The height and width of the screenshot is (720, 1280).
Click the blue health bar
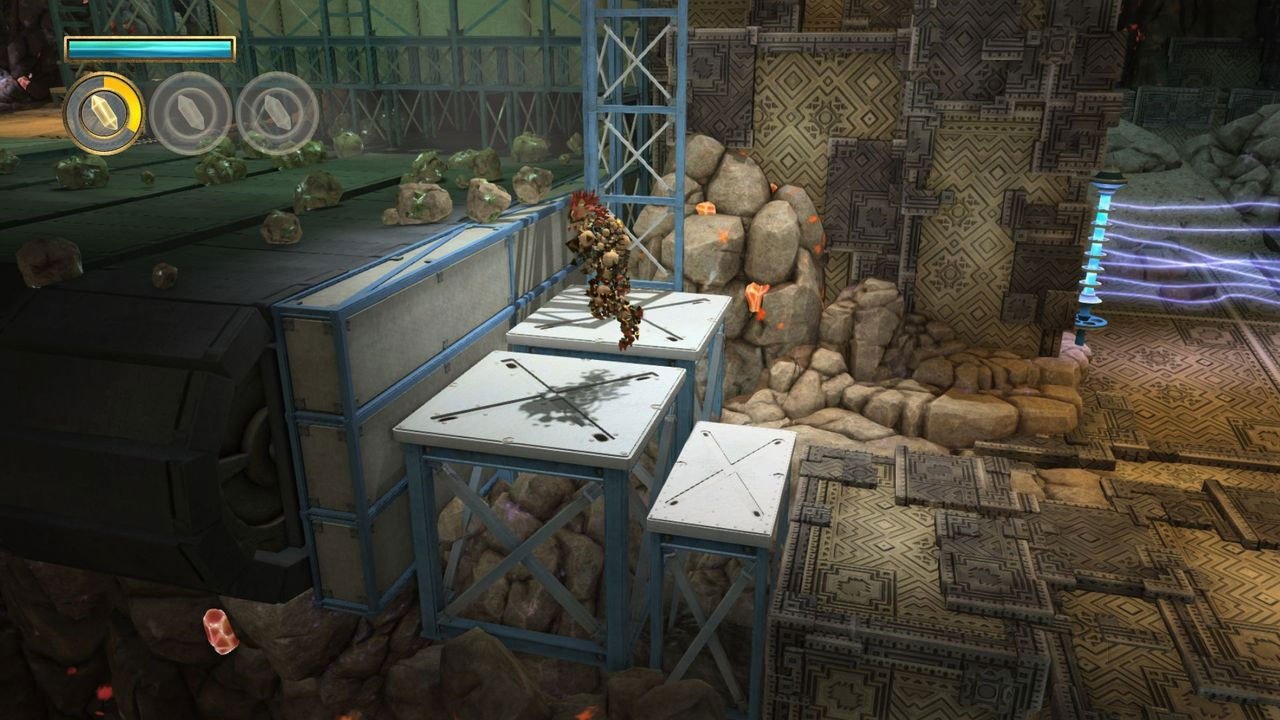148,46
